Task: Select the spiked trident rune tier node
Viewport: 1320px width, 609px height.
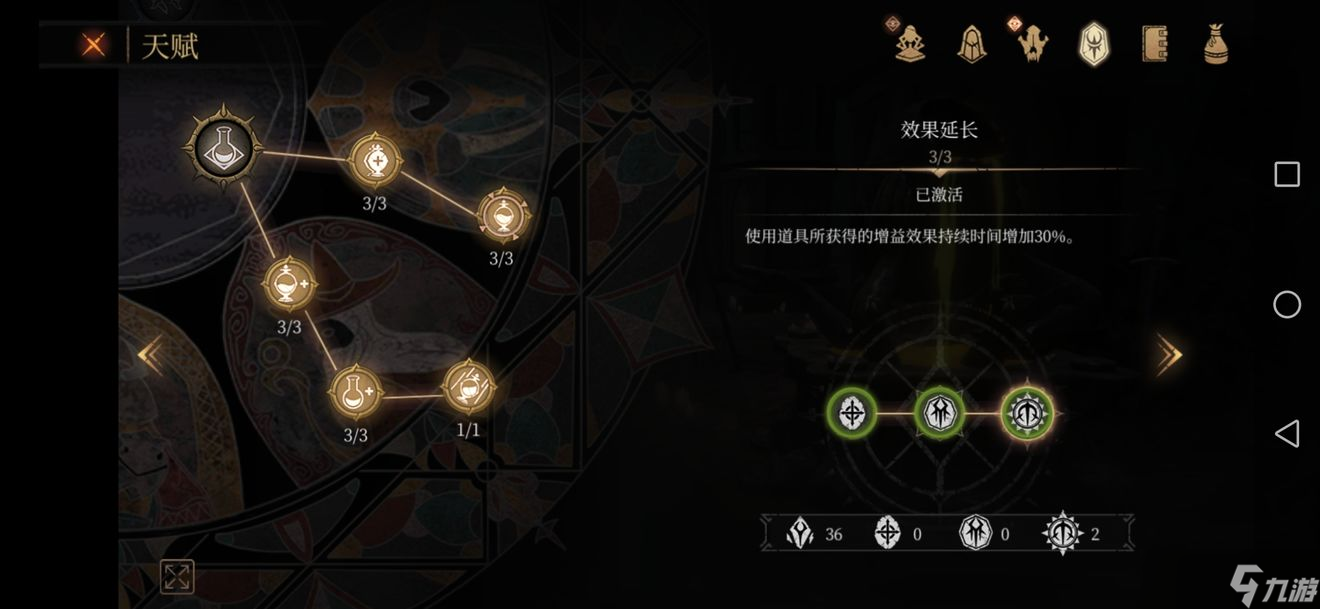Action: pyautogui.click(x=1027, y=411)
